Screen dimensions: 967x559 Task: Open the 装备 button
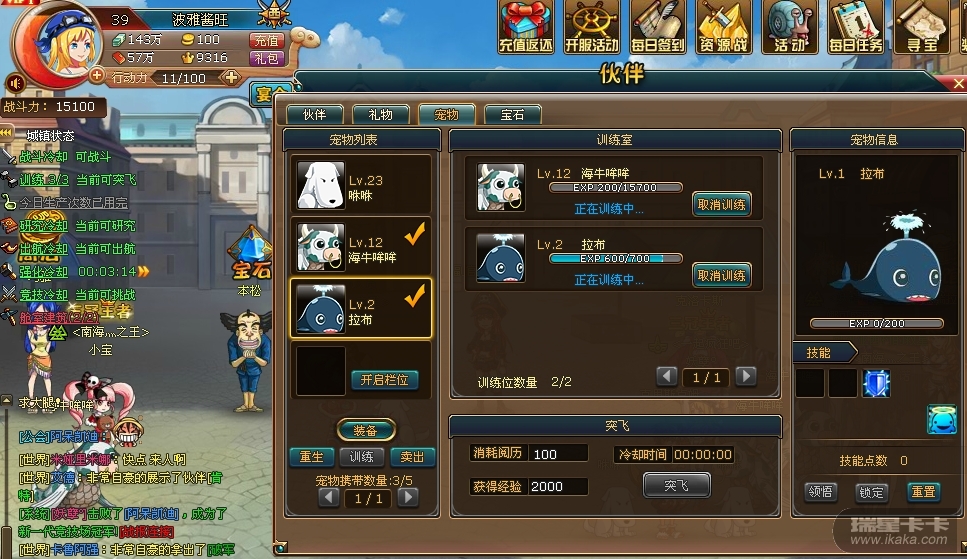click(x=365, y=431)
